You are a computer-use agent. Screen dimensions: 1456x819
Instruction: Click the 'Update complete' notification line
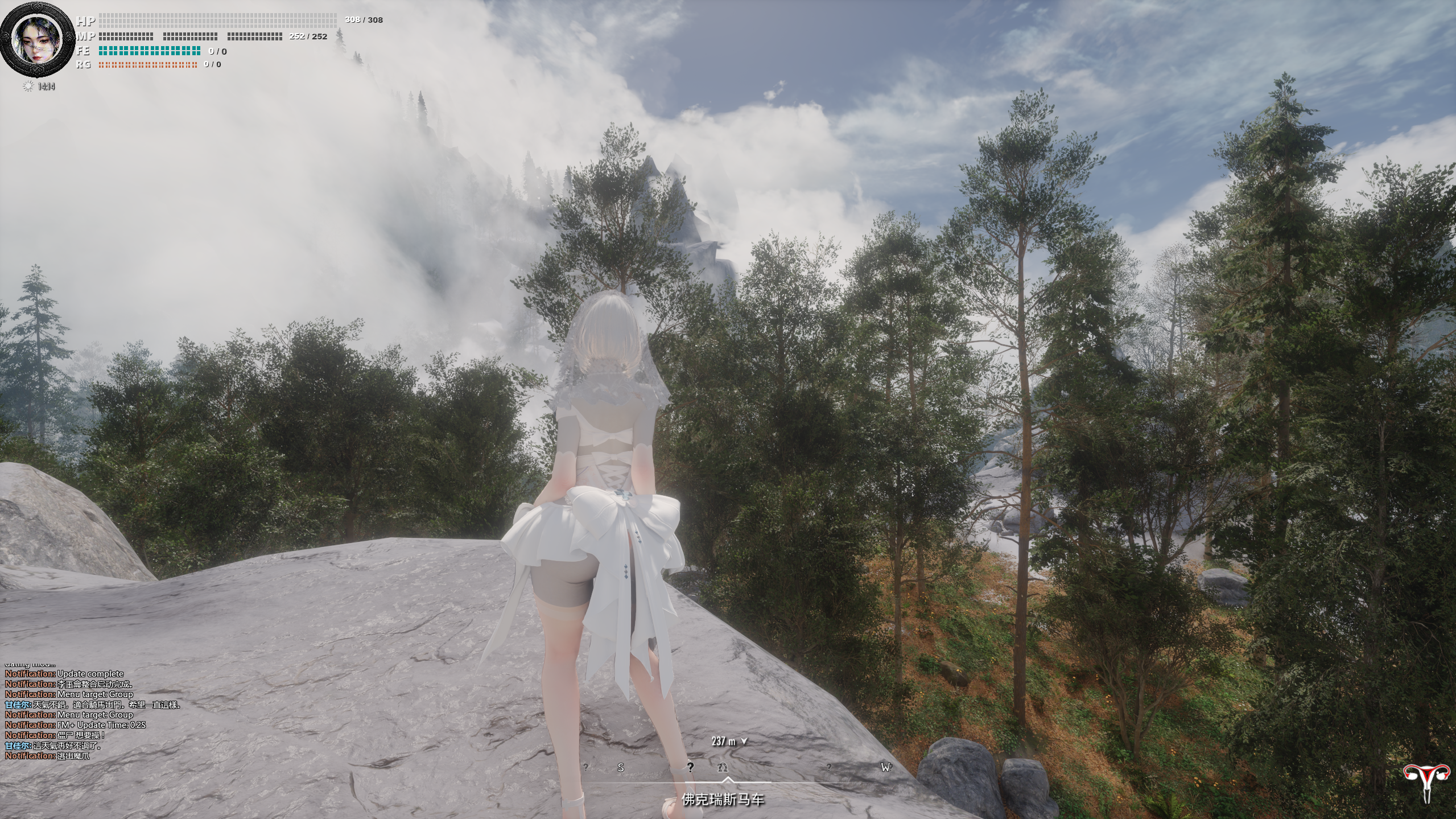pos(64,673)
